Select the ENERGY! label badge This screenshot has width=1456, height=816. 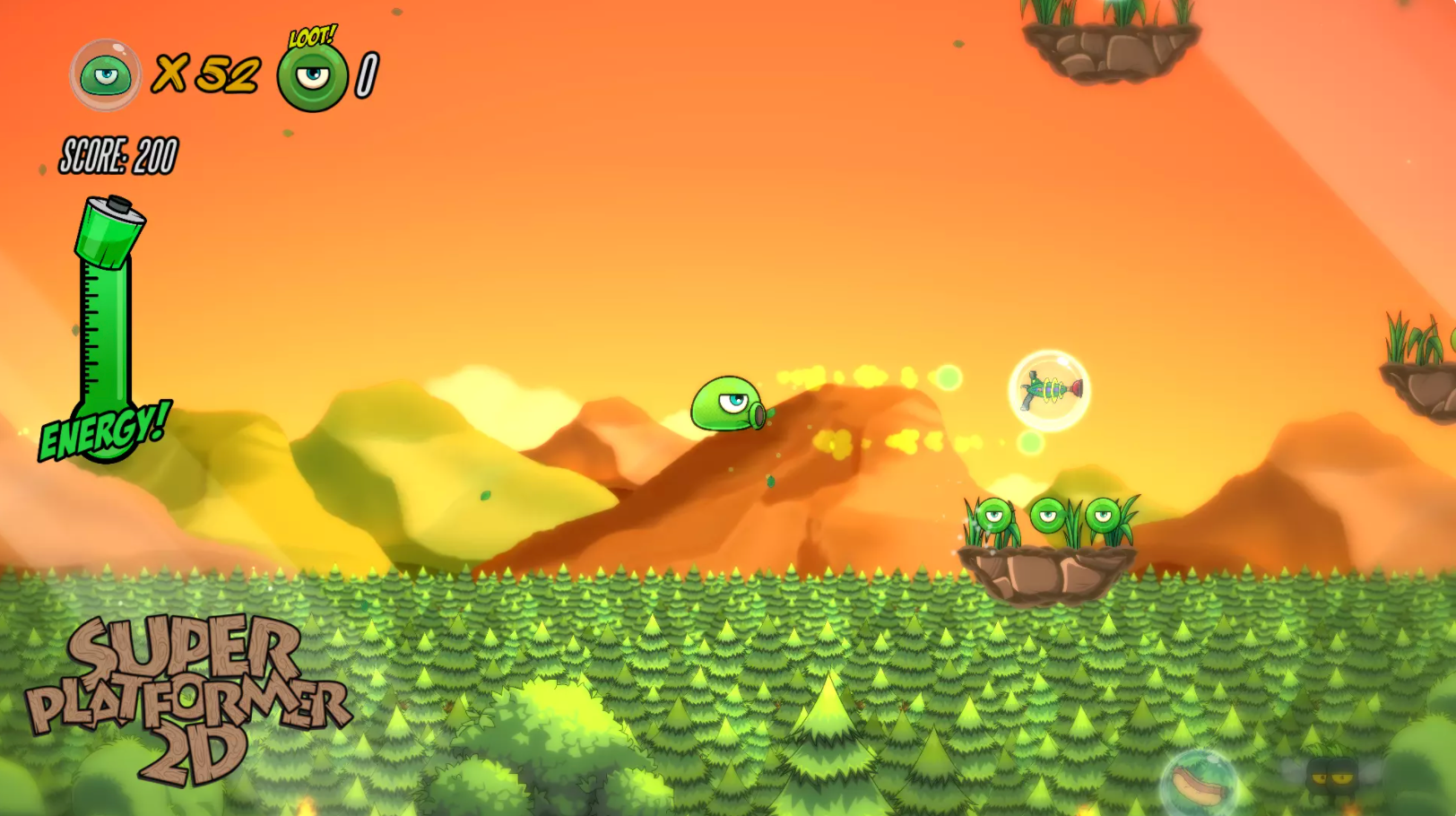pos(103,431)
